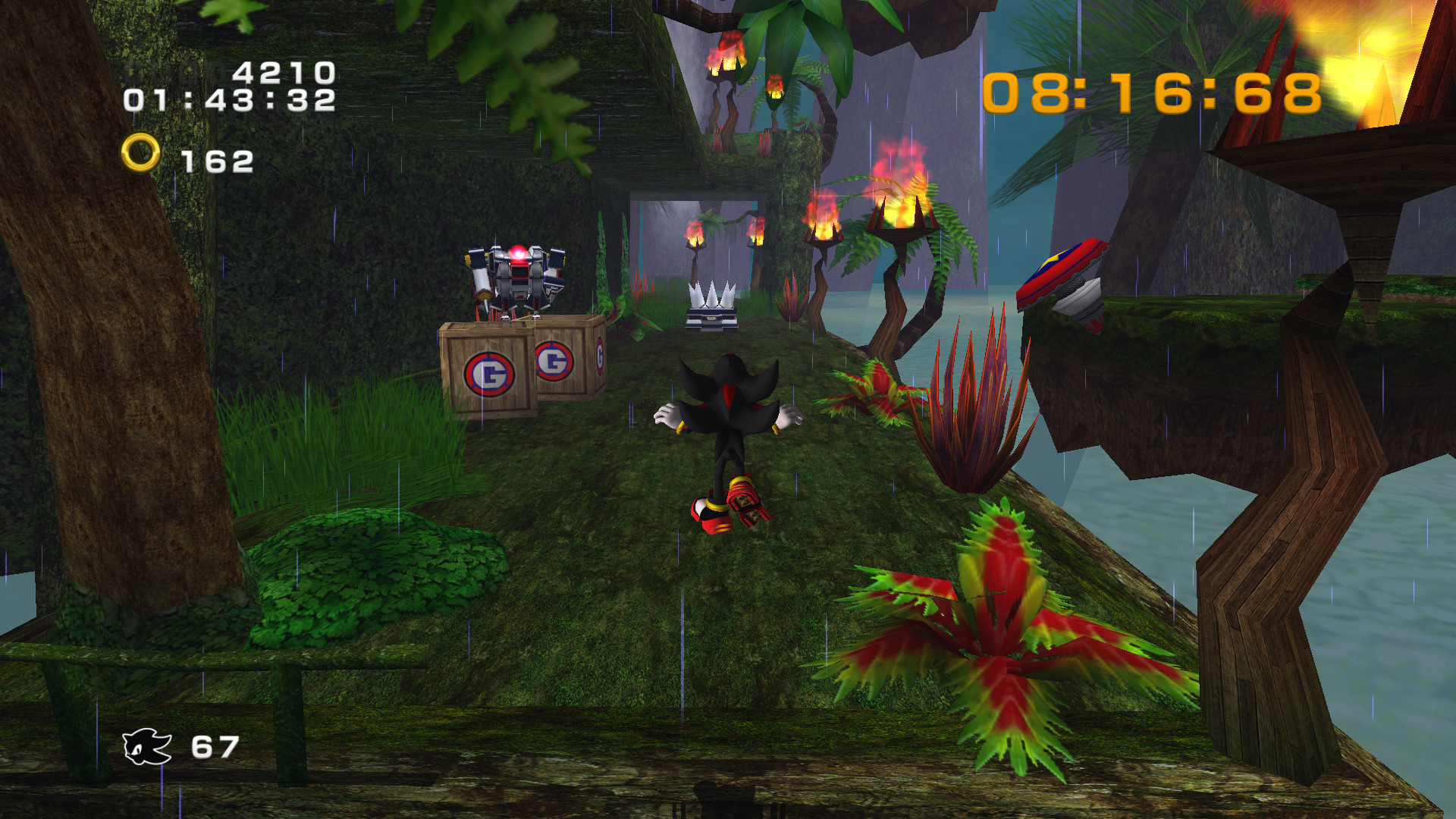
Task: Click the mossy tree trunk on the left
Action: coord(114,379)
